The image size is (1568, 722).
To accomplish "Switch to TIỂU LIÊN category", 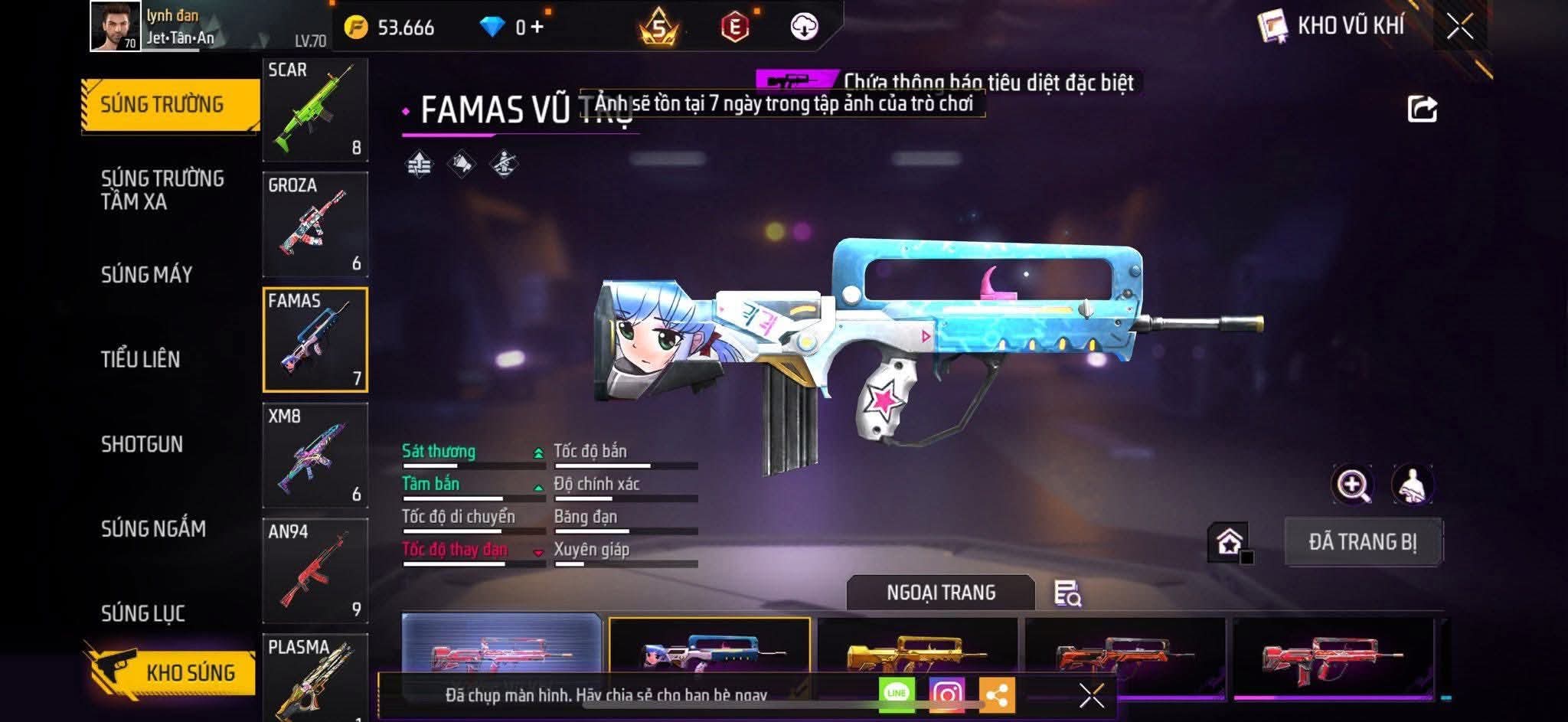I will [140, 359].
